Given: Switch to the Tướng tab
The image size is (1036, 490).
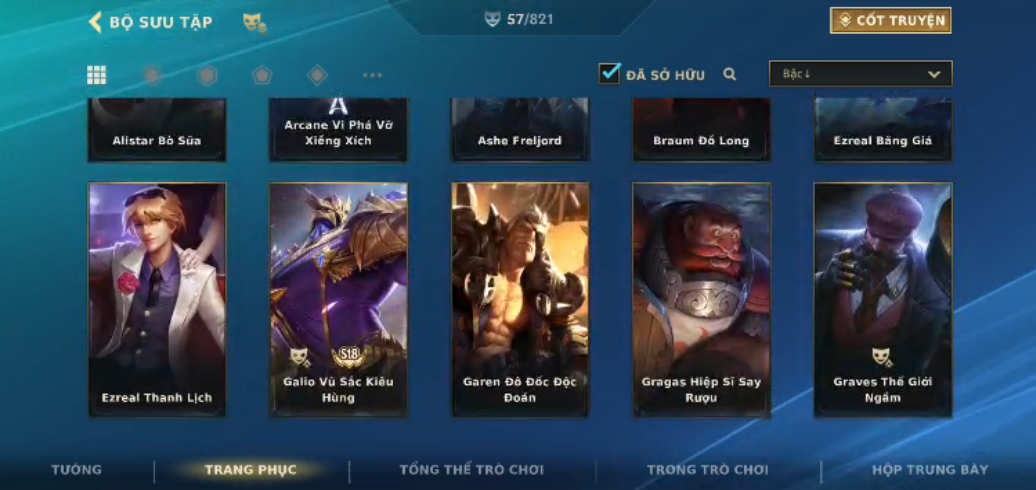Looking at the screenshot, I should click(77, 470).
